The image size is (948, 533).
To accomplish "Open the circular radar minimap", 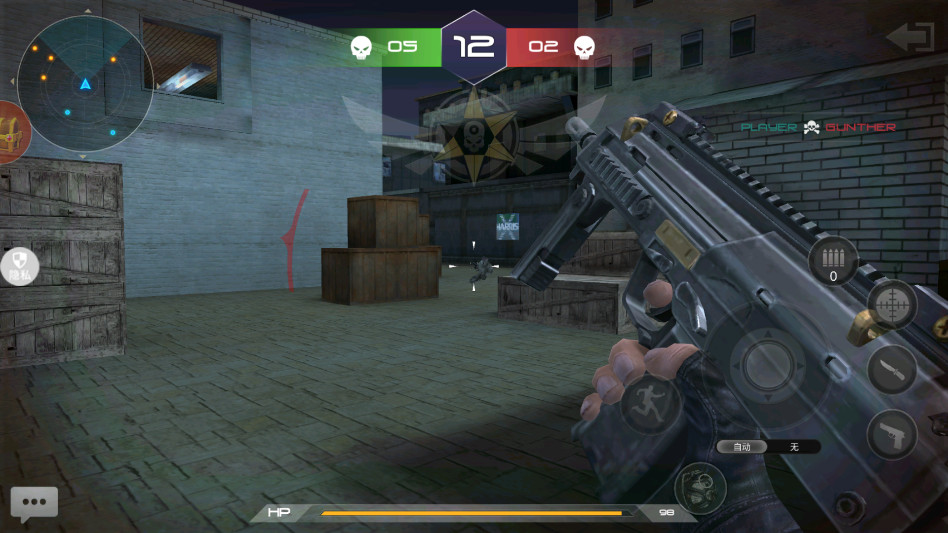I will [85, 83].
